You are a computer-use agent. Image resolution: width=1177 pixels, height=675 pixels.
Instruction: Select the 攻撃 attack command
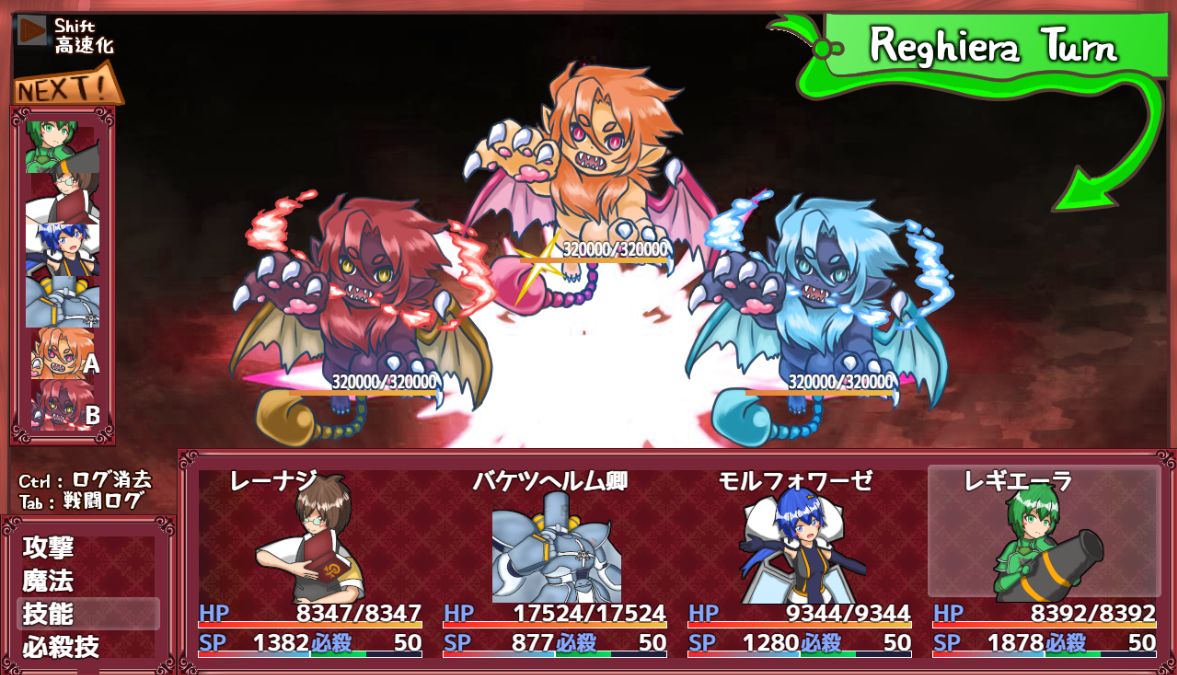(48, 547)
